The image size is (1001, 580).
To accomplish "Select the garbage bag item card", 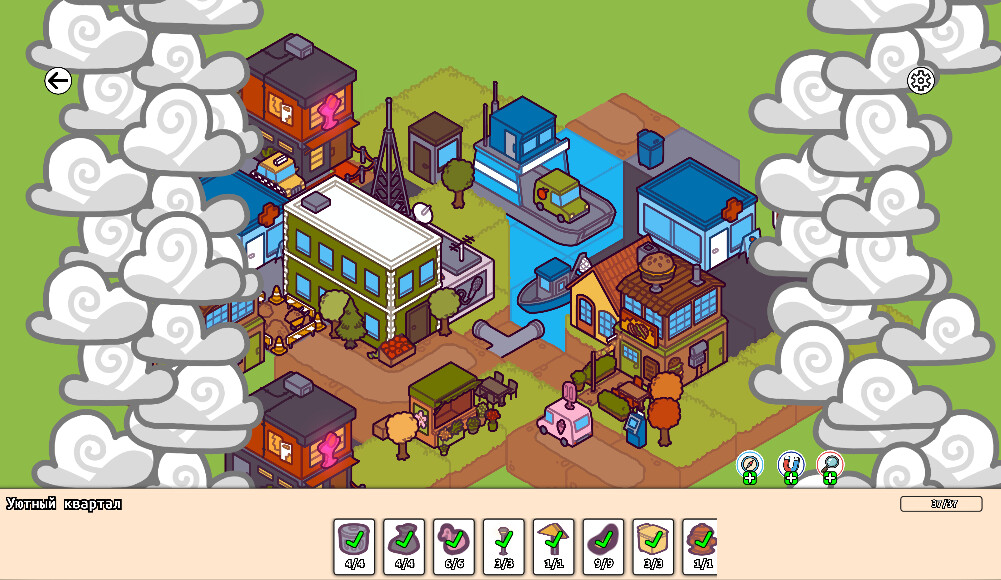I will click(404, 546).
